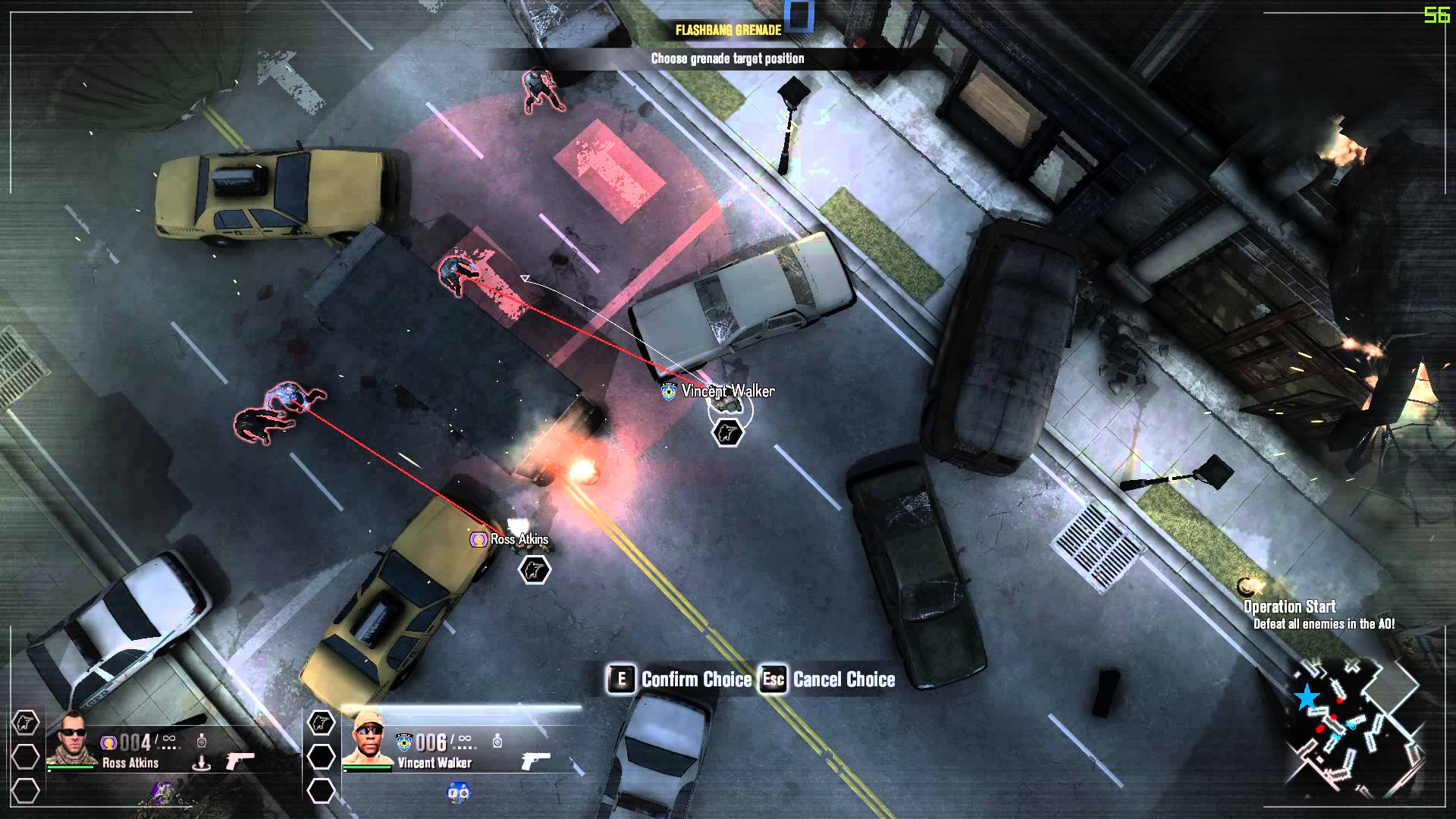Click the blue badge below Vincent Walker's panel
Viewport: 1456px width, 819px height.
(x=458, y=792)
